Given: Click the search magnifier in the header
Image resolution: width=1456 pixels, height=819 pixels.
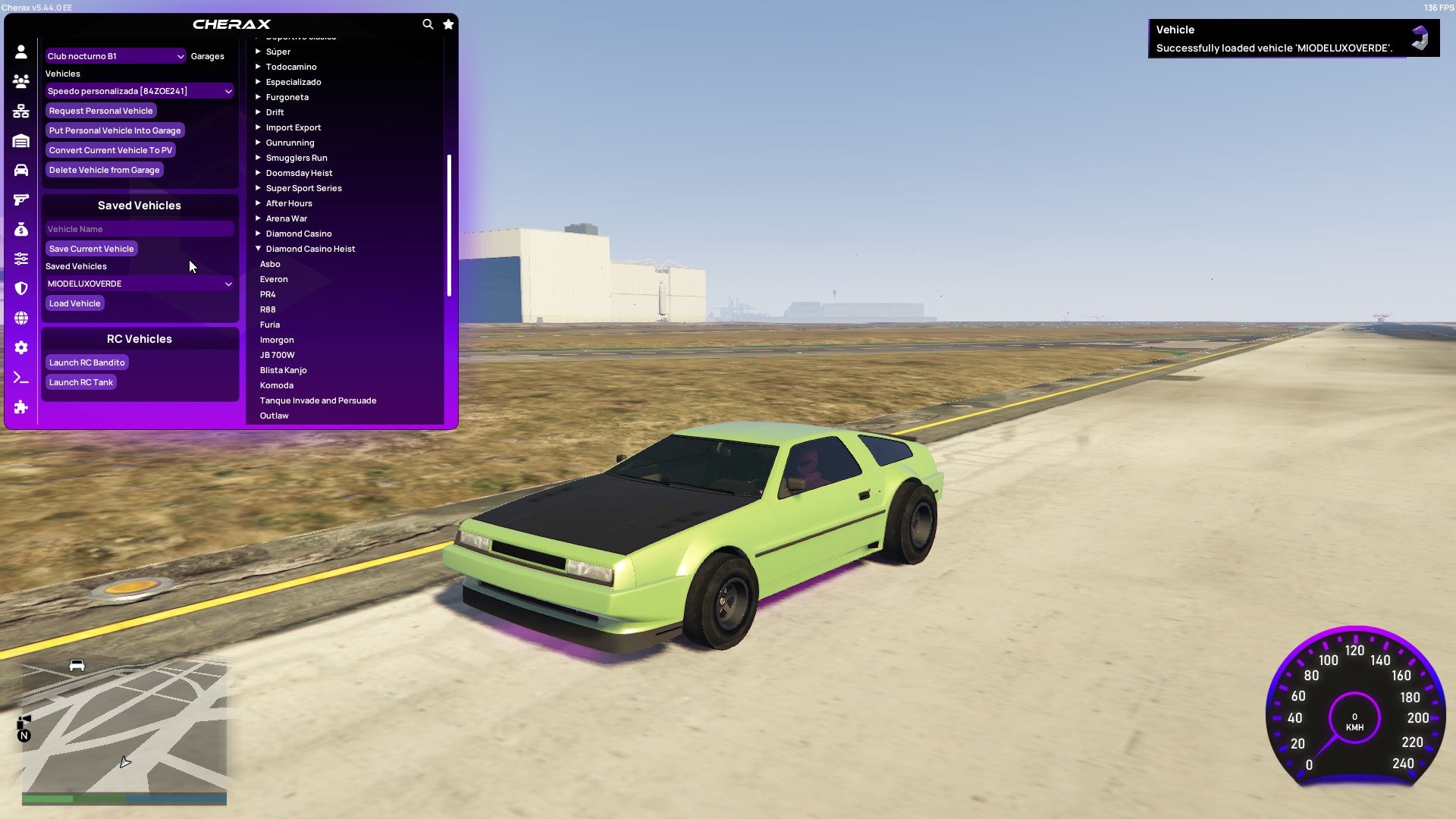Looking at the screenshot, I should [x=428, y=24].
